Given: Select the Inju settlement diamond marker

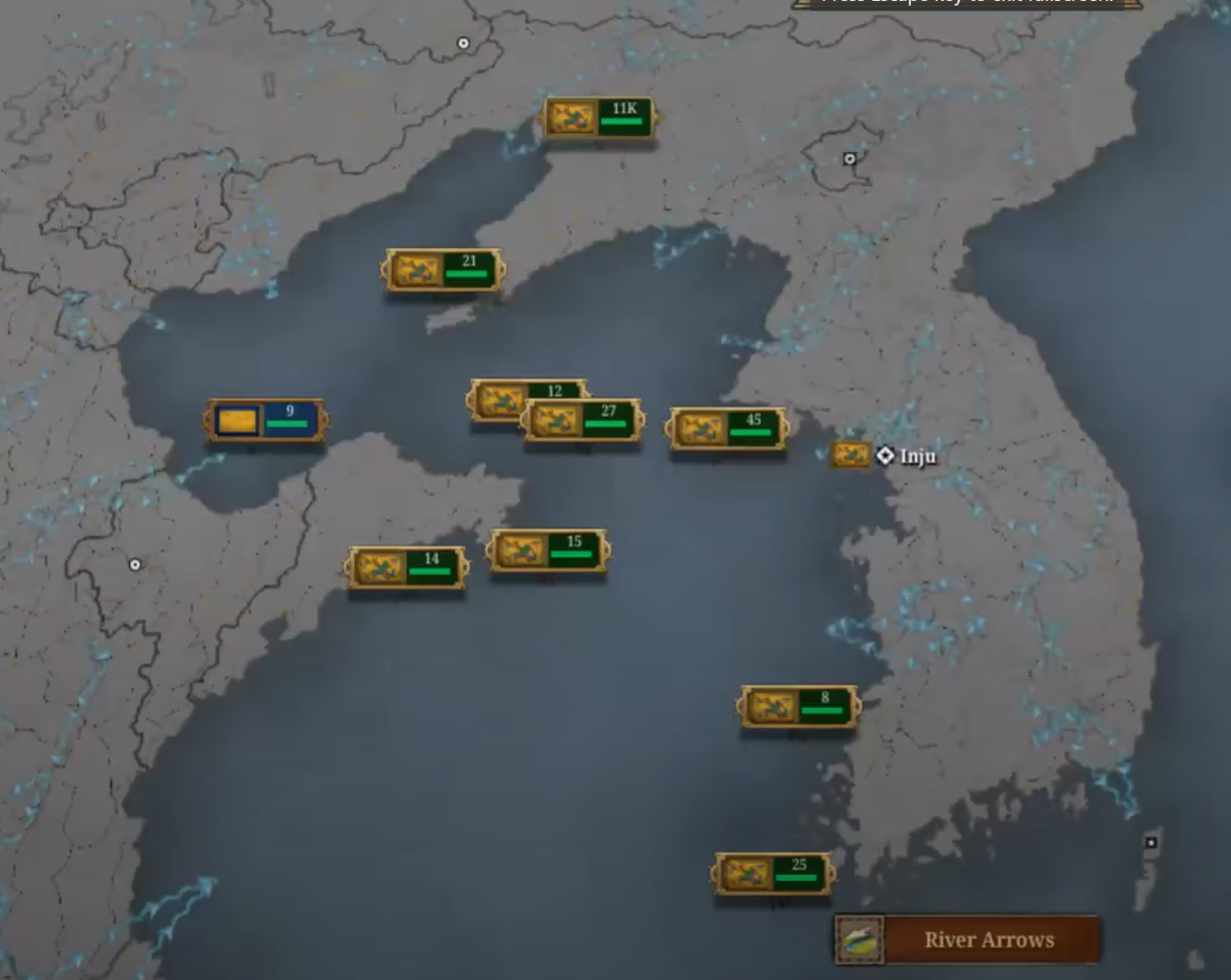Looking at the screenshot, I should [886, 455].
